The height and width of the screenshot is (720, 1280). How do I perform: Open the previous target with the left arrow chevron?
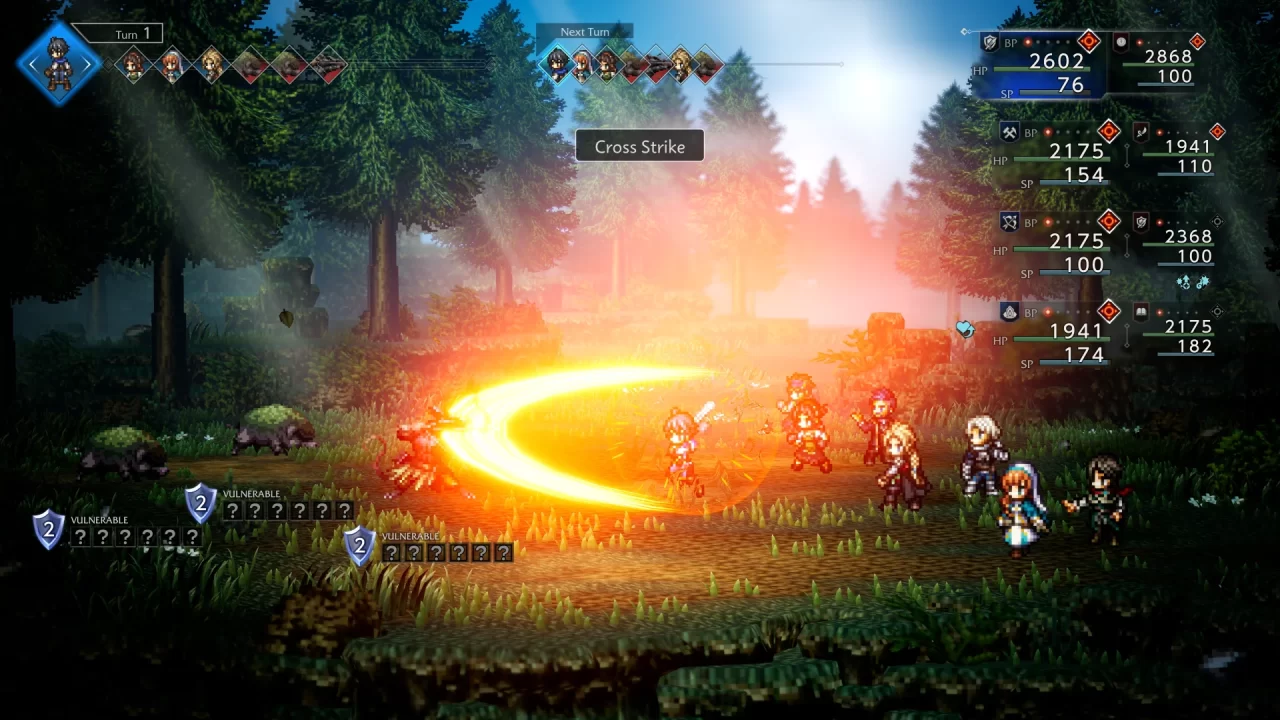tap(33, 63)
